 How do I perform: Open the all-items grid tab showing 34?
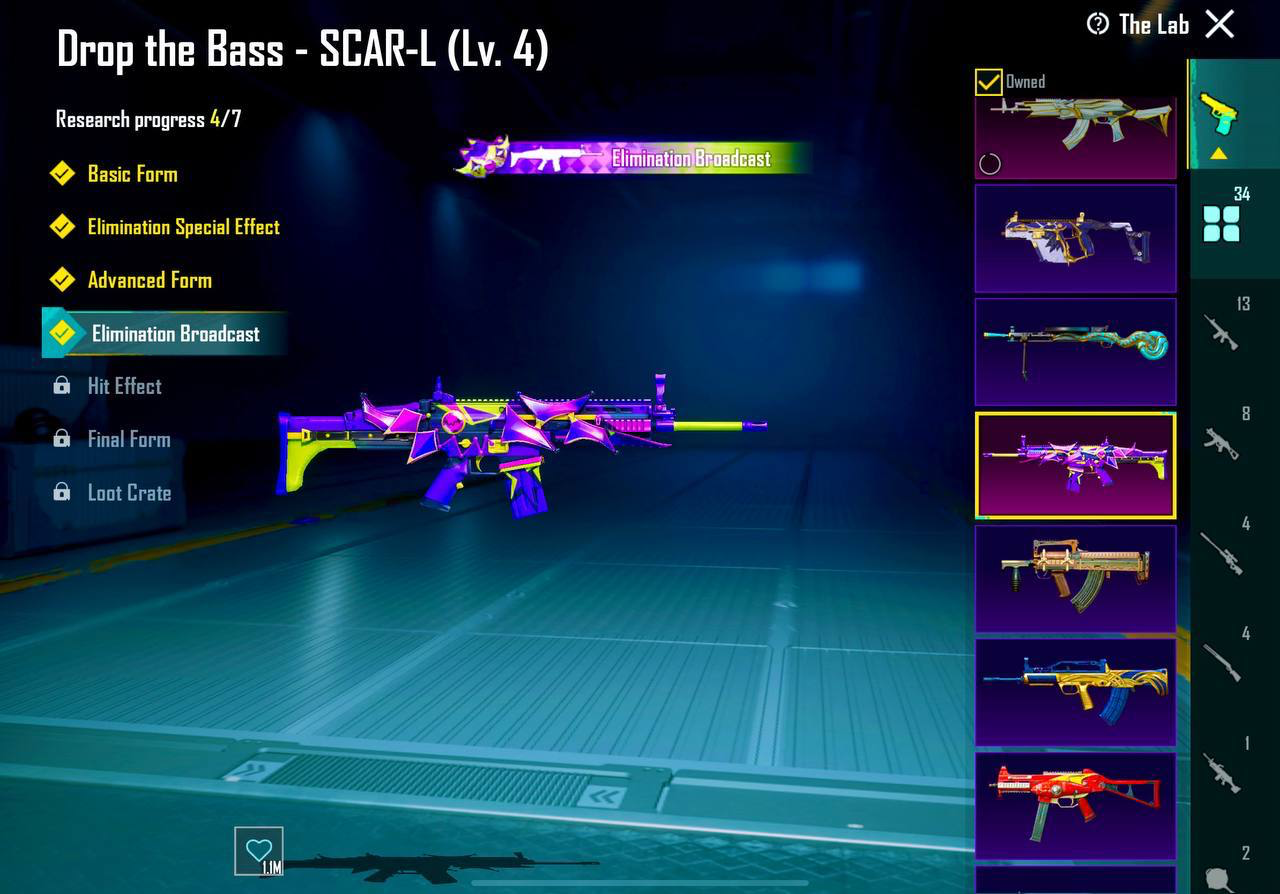pos(1222,223)
